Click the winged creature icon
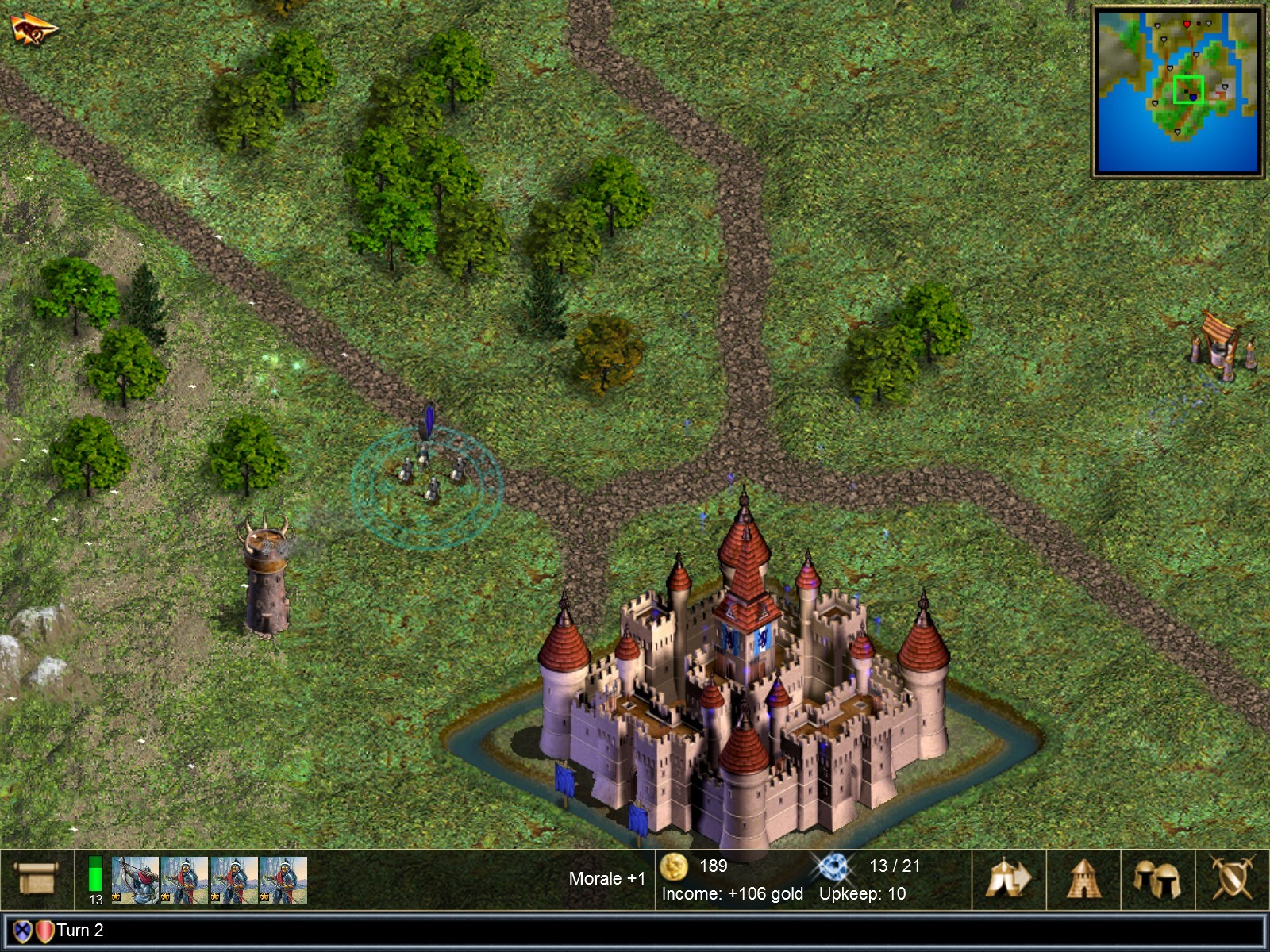 [33, 29]
